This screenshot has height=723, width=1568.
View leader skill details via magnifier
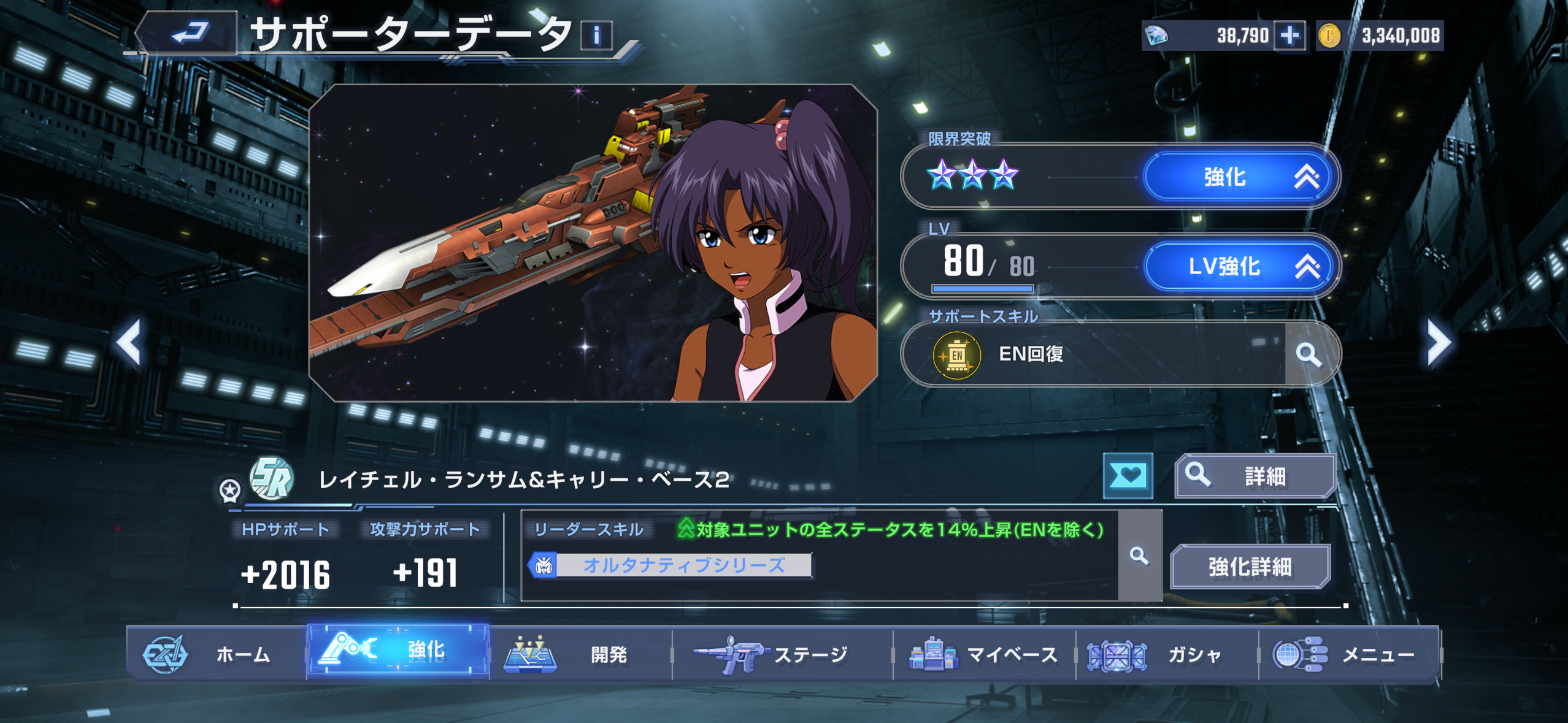pyautogui.click(x=1139, y=556)
